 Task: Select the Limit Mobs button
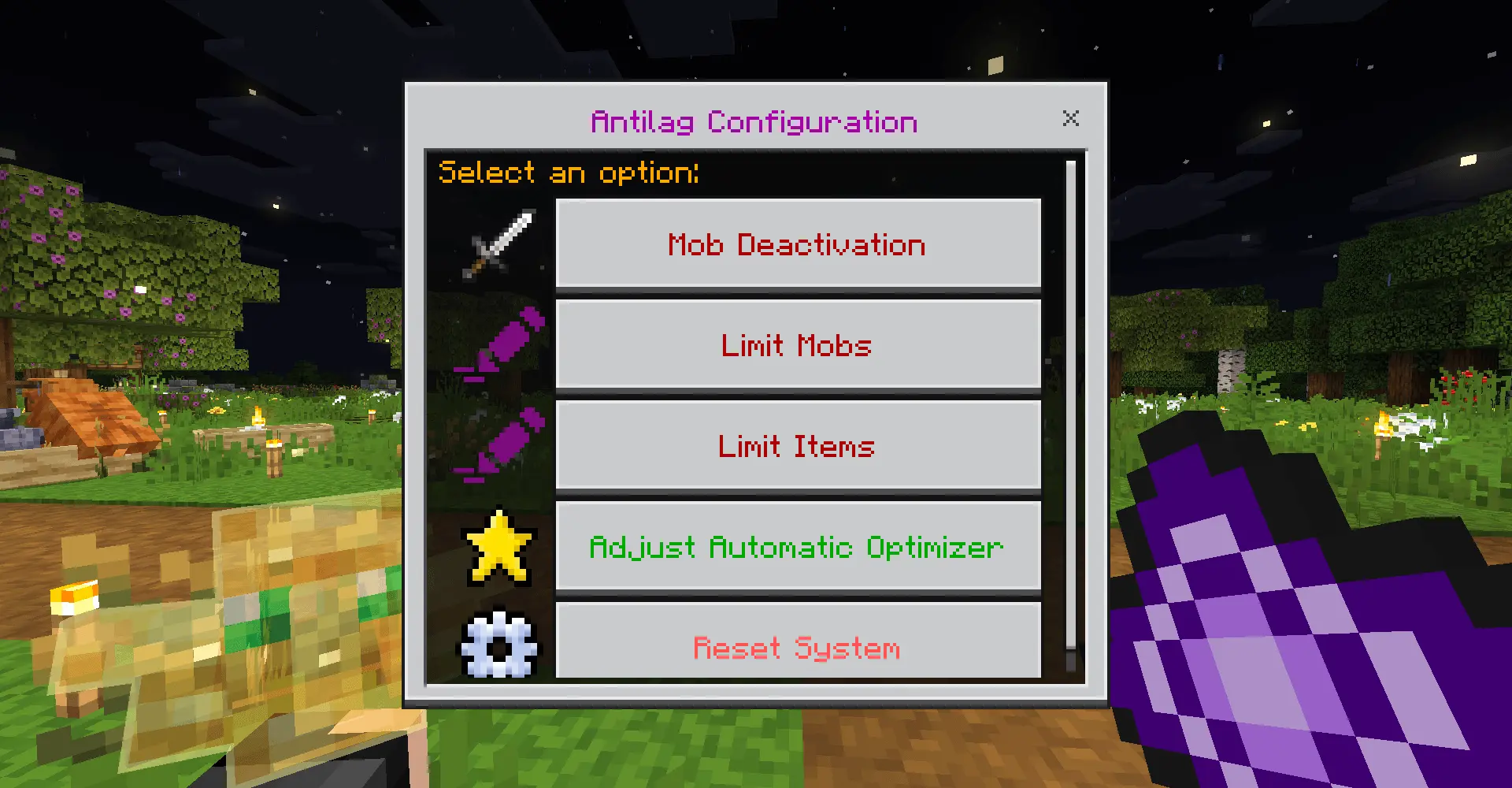tap(798, 344)
